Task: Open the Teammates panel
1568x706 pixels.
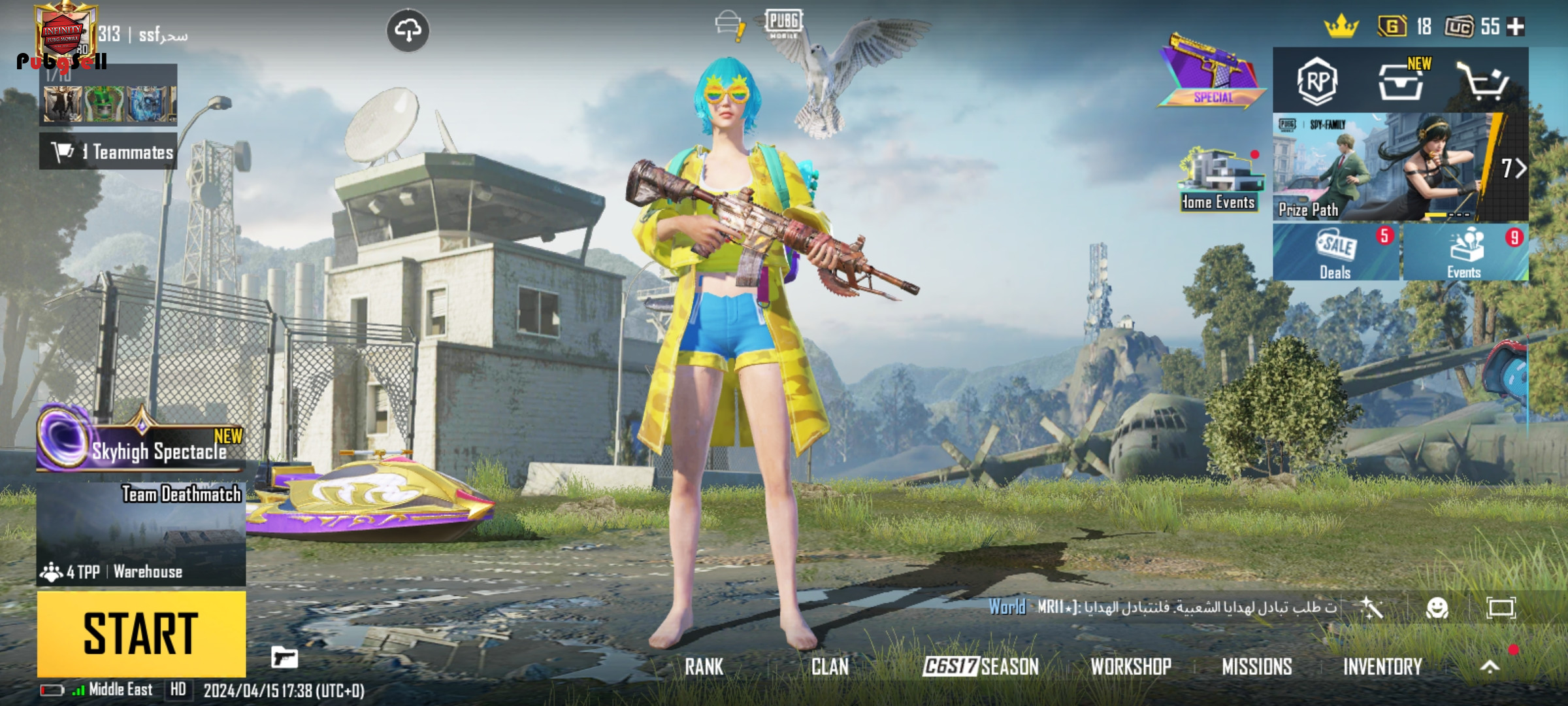Action: [x=108, y=152]
